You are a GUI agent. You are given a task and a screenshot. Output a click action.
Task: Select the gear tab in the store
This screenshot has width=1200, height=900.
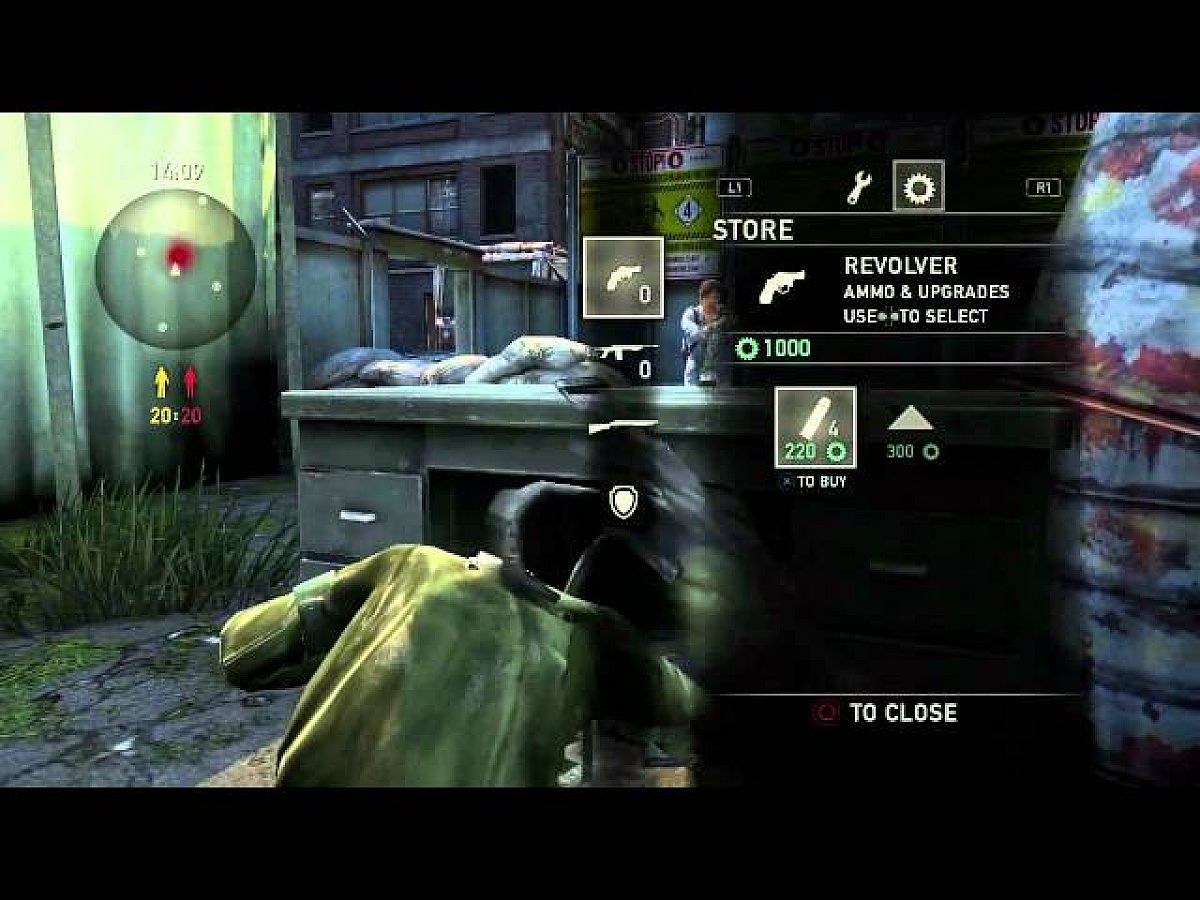coord(918,187)
